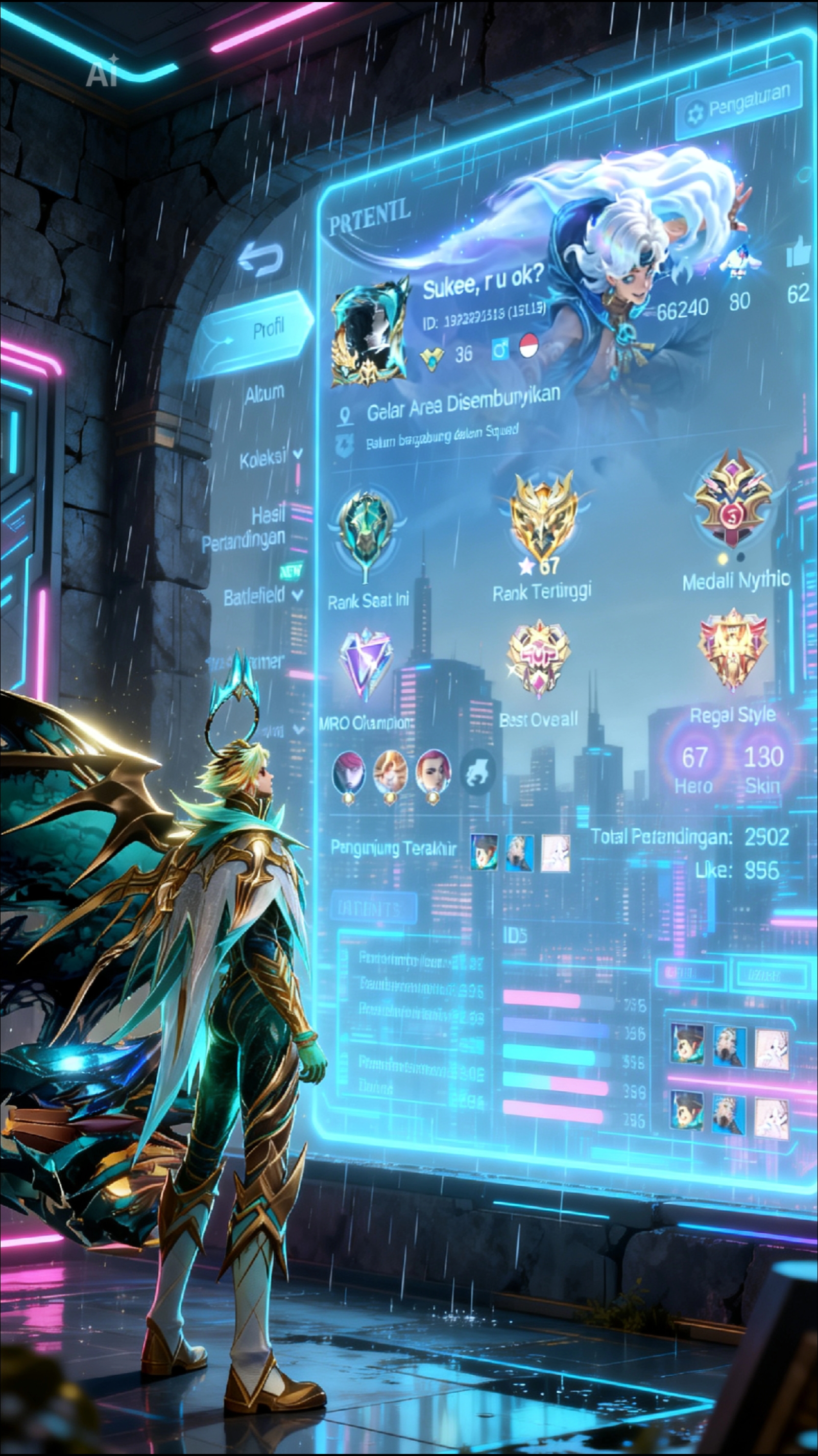Tap the player avatar frame
Image resolution: width=818 pixels, height=1456 pixels.
[x=370, y=335]
